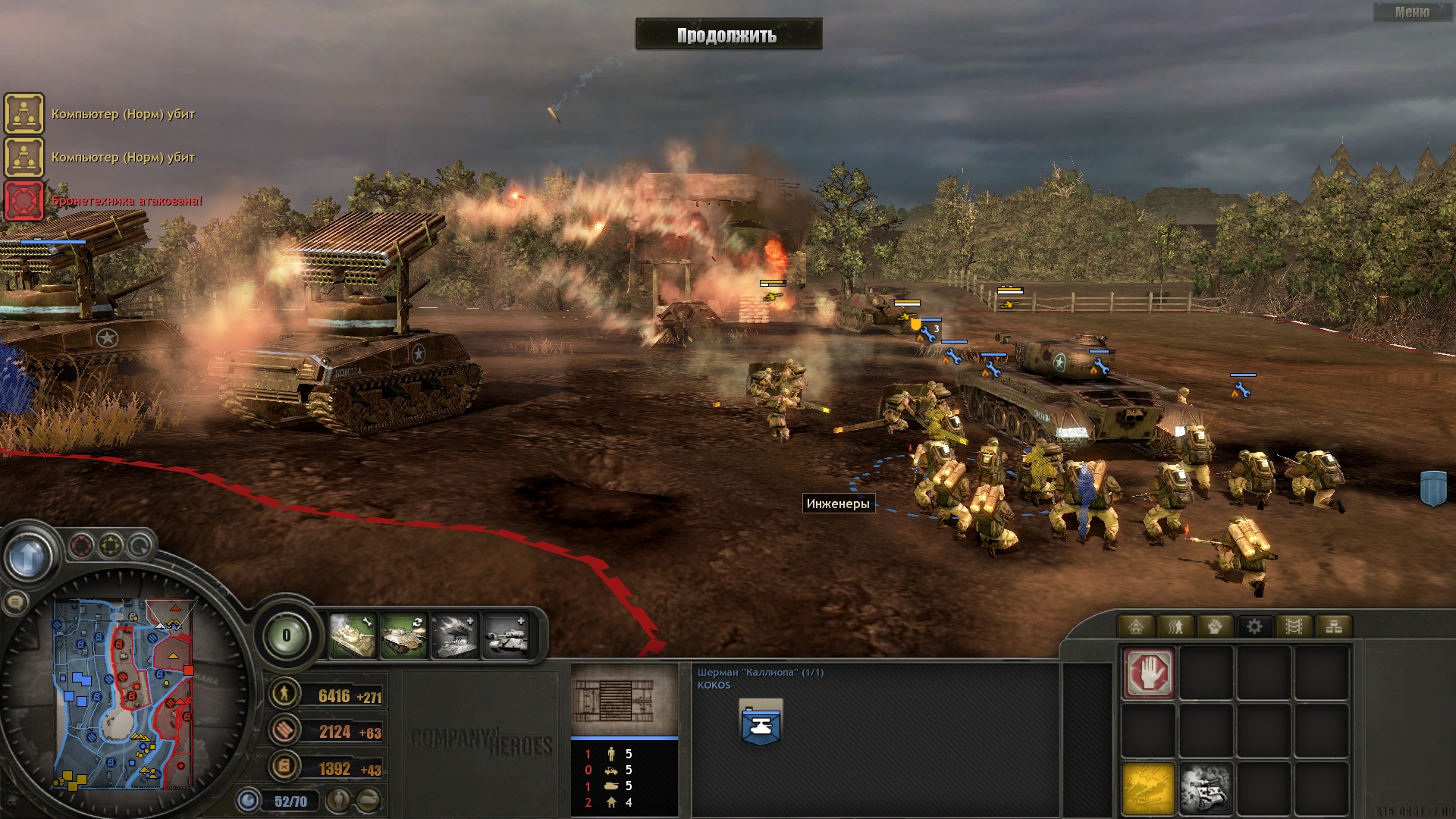The height and width of the screenshot is (819, 1456).
Task: Open the house-icon building tab
Action: point(1135,626)
